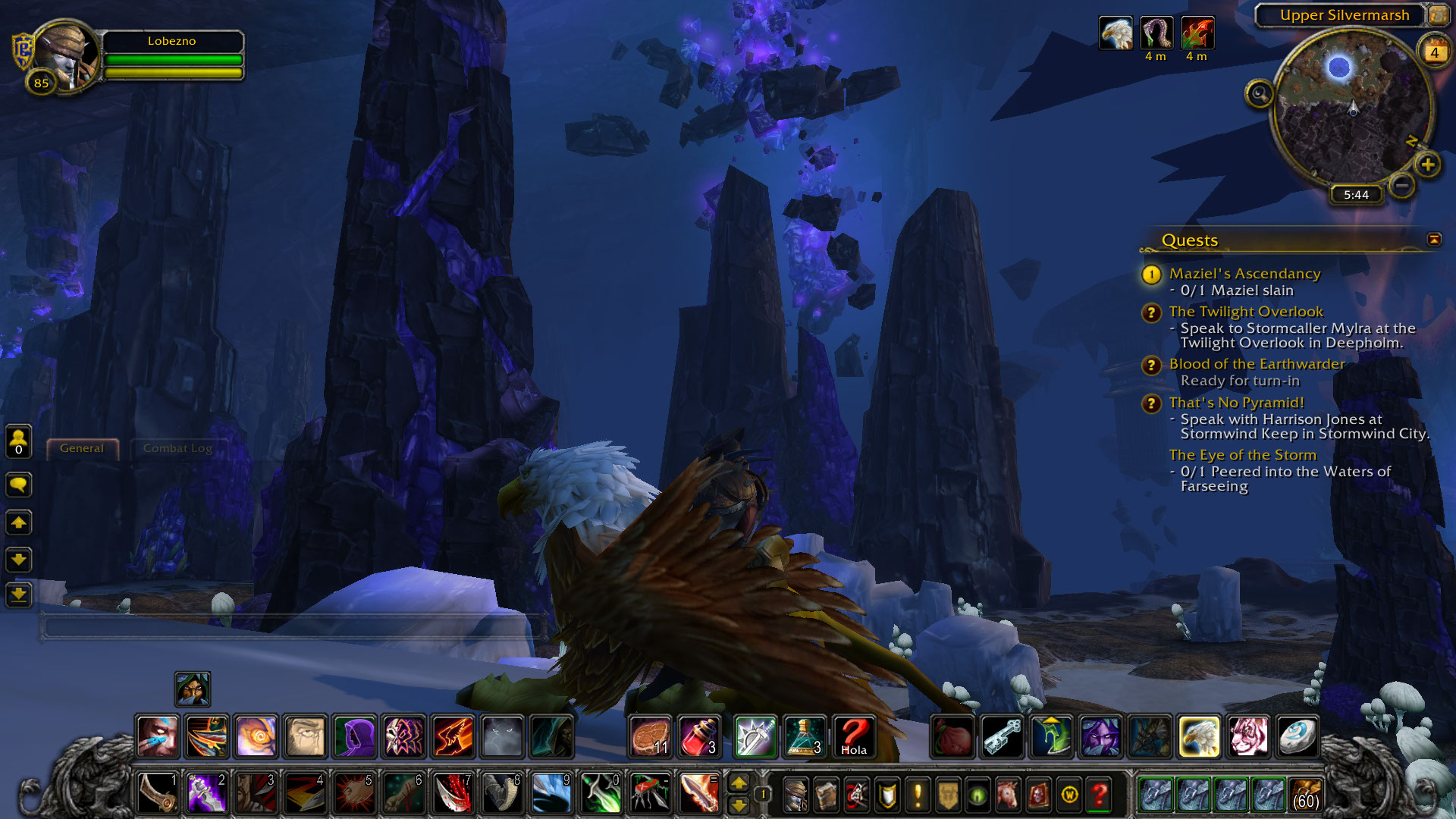Screen dimensions: 1456x819
Task: Open the calendar showing day 4
Action: (1434, 52)
